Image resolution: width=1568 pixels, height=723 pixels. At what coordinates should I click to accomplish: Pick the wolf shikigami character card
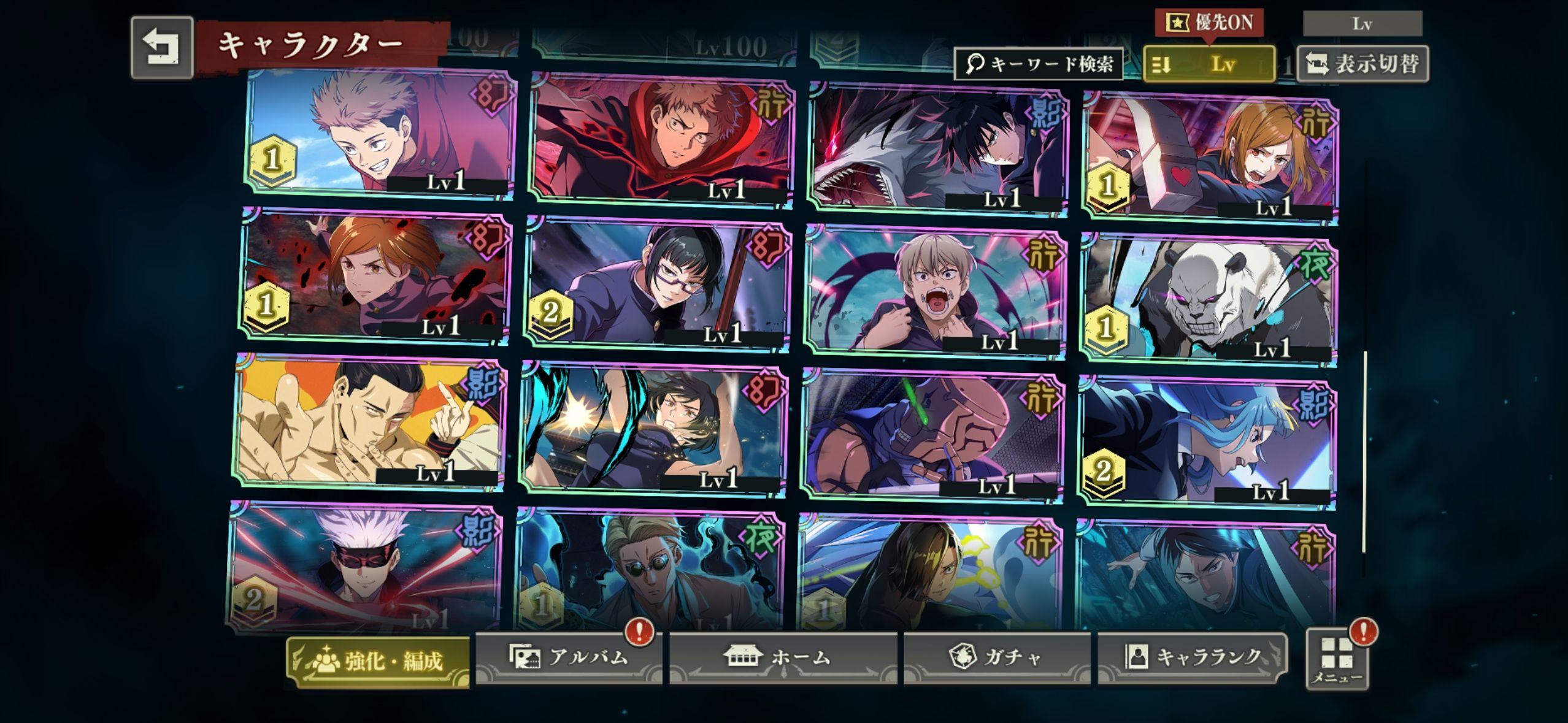[939, 147]
